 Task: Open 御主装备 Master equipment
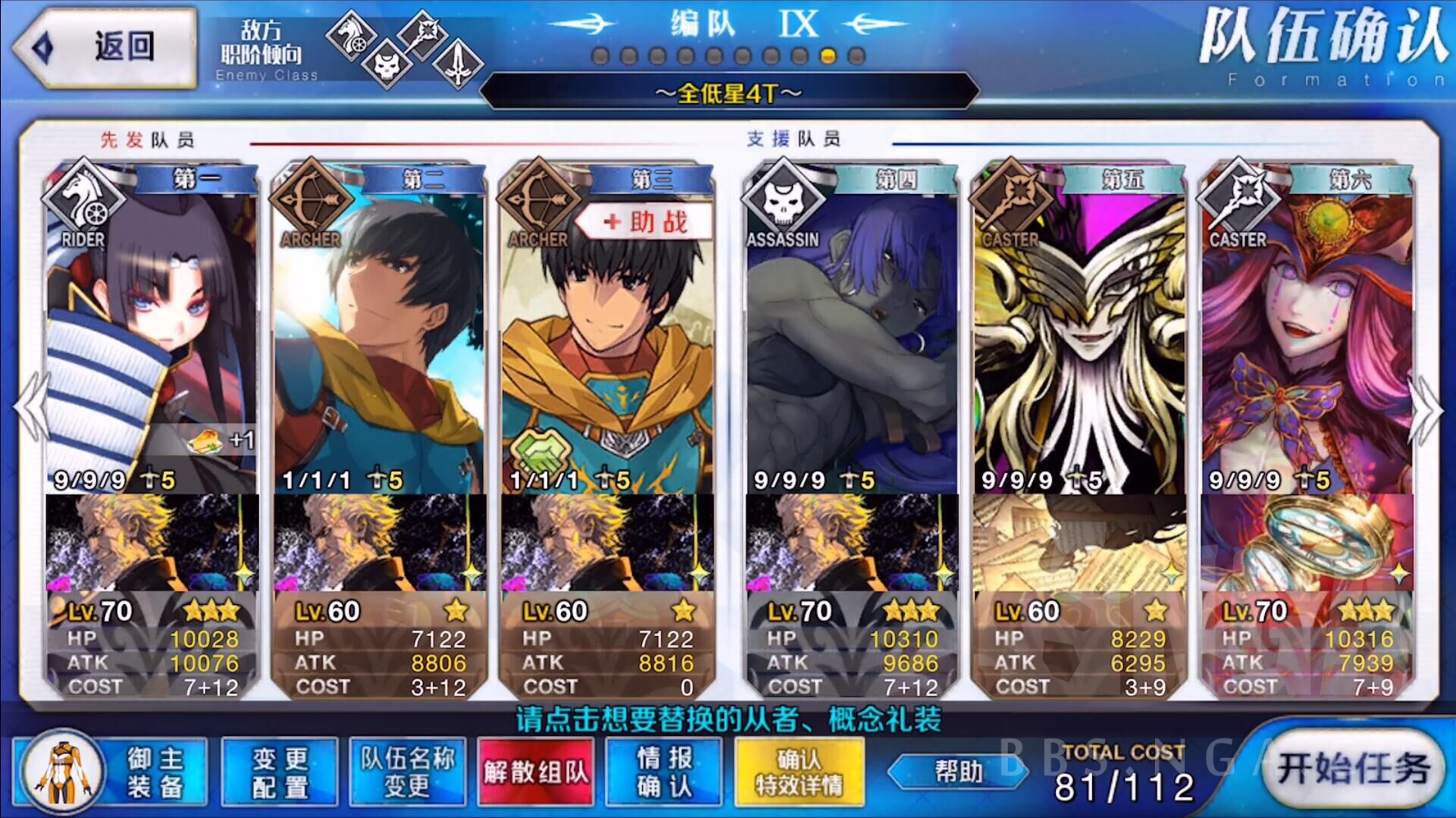coord(114,772)
